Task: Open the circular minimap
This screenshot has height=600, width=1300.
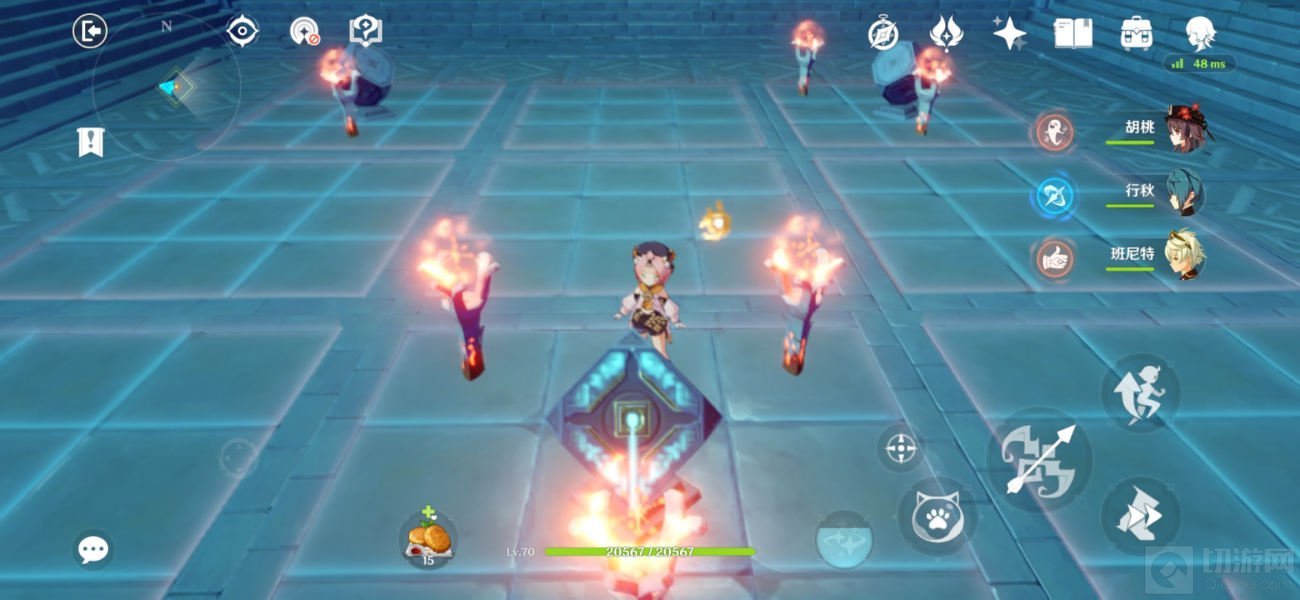Action: click(x=166, y=88)
